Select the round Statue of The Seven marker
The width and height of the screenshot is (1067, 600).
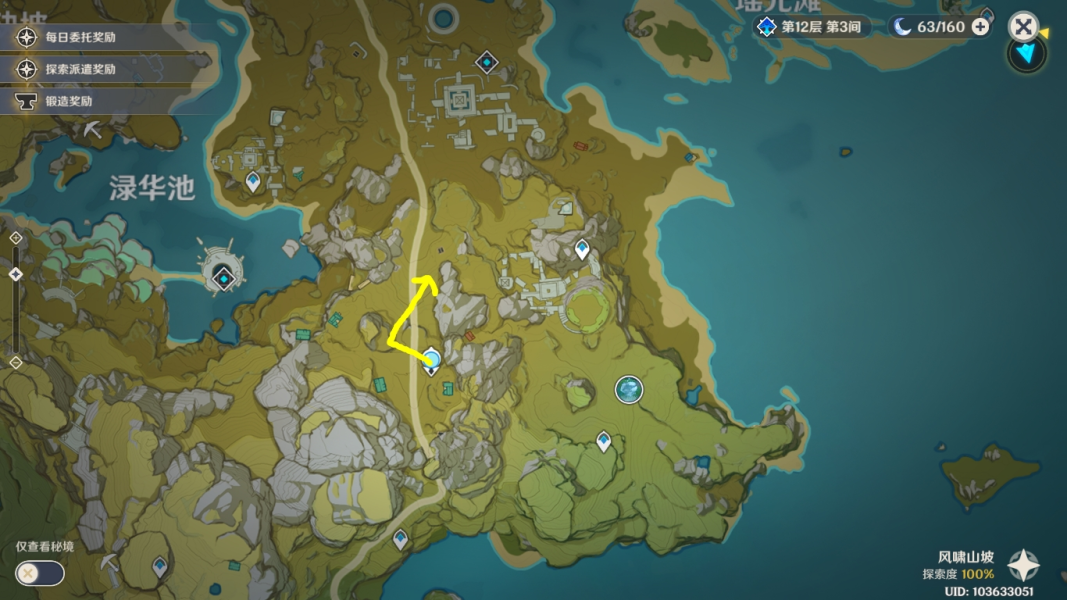[x=629, y=389]
